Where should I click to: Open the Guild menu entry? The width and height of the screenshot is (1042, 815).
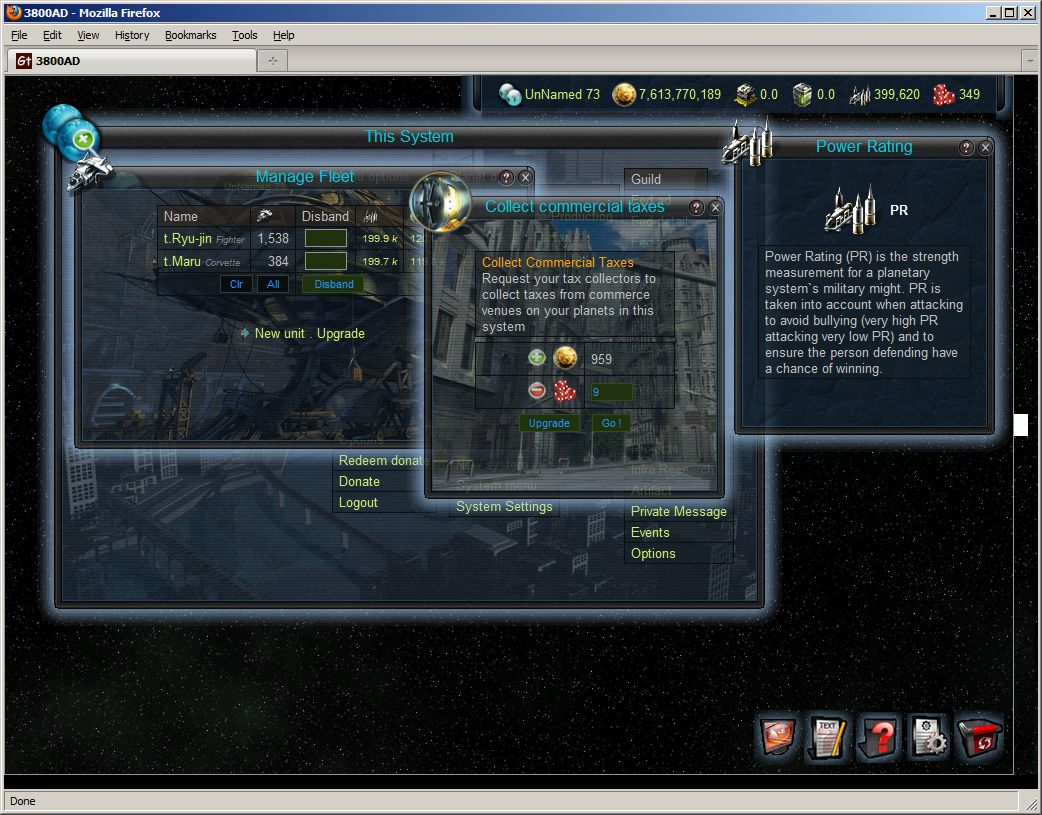(x=646, y=179)
